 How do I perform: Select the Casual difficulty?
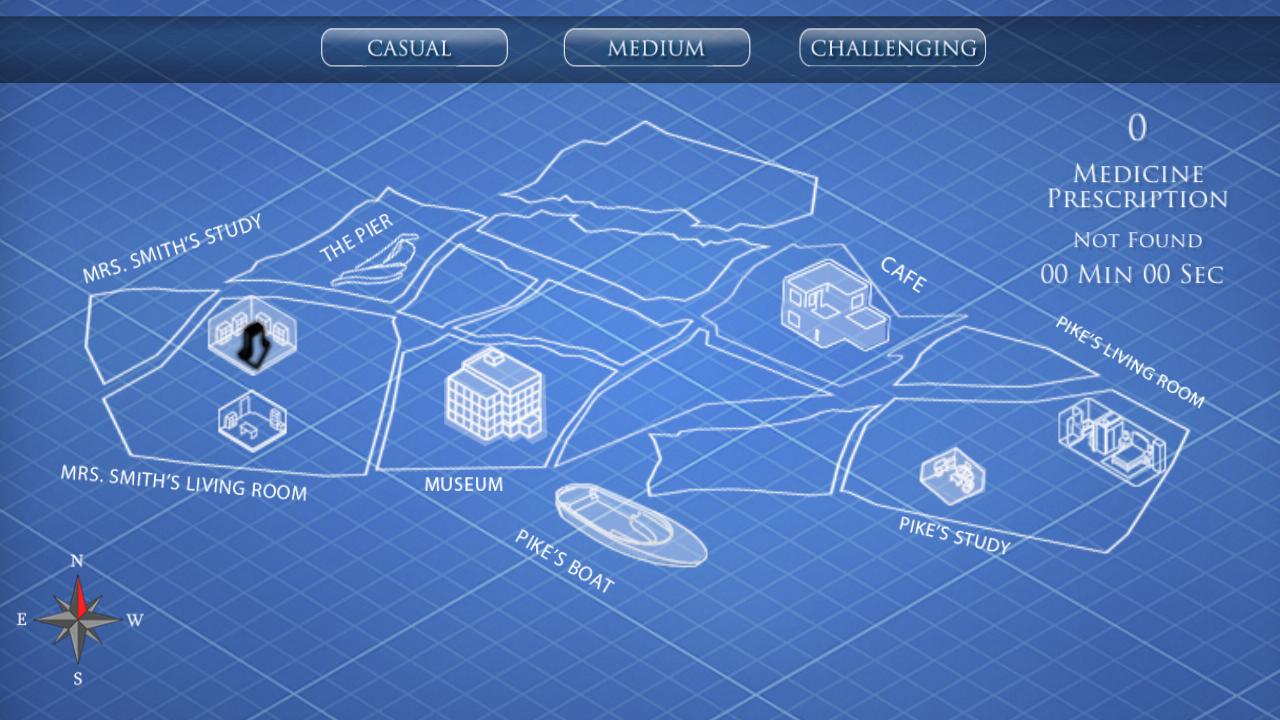point(413,47)
